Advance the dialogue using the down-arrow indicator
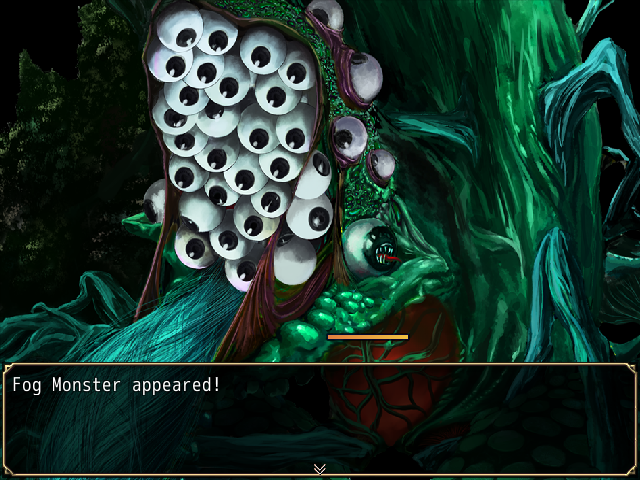The width and height of the screenshot is (640, 480). pyautogui.click(x=320, y=468)
